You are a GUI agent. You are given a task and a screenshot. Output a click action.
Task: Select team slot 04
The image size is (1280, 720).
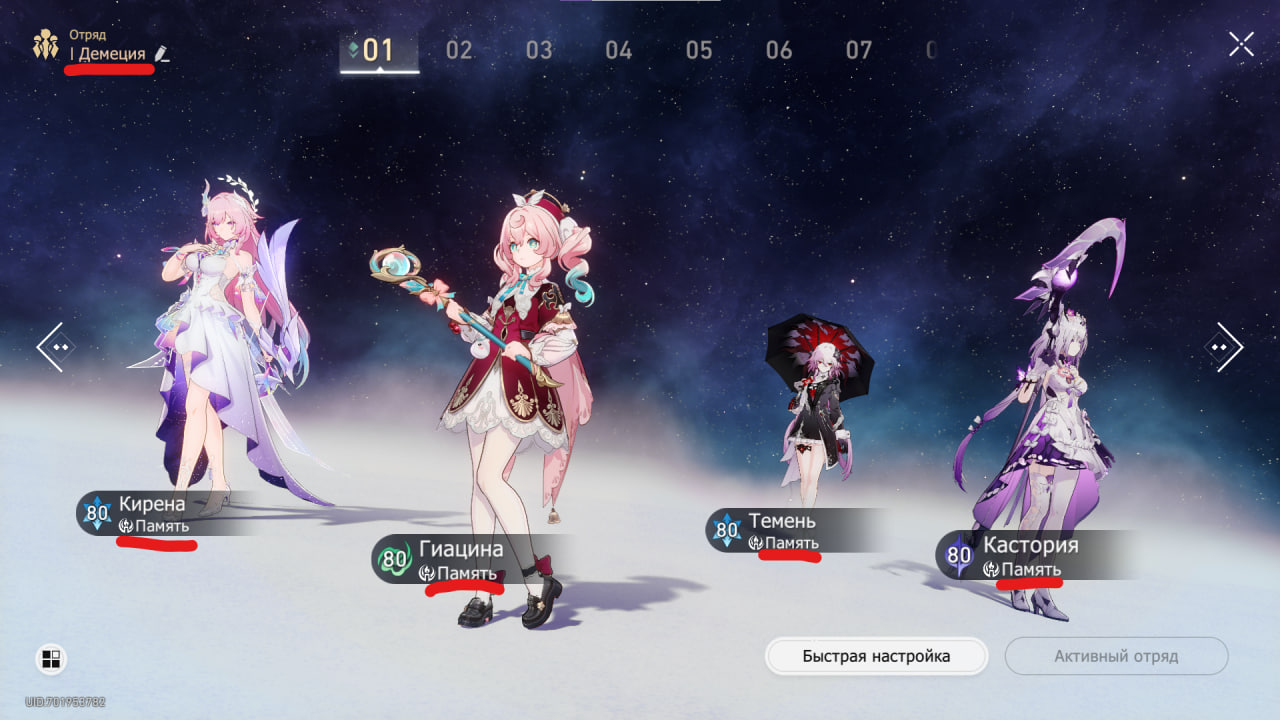click(x=619, y=50)
